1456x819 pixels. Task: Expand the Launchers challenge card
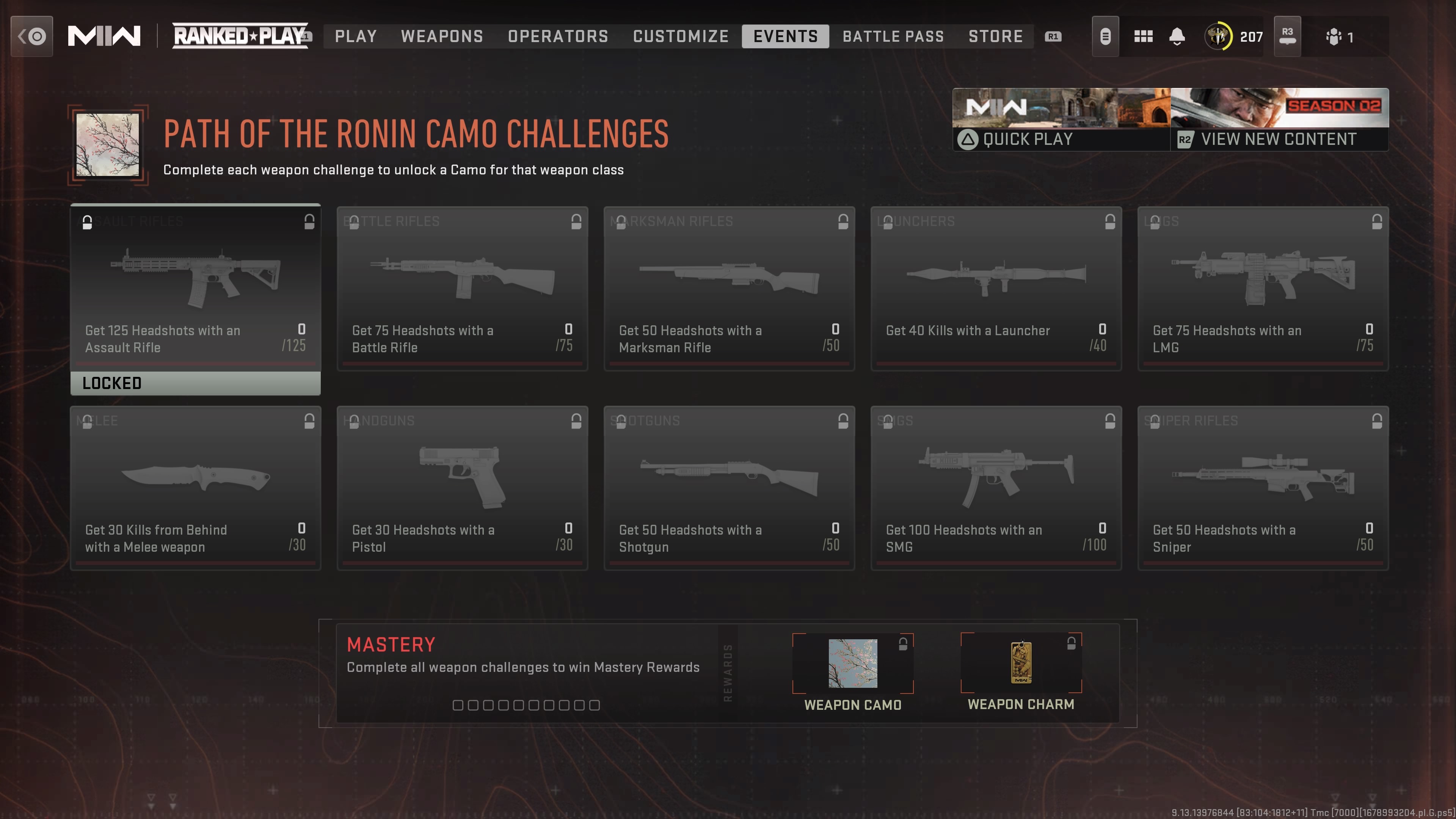(x=996, y=288)
